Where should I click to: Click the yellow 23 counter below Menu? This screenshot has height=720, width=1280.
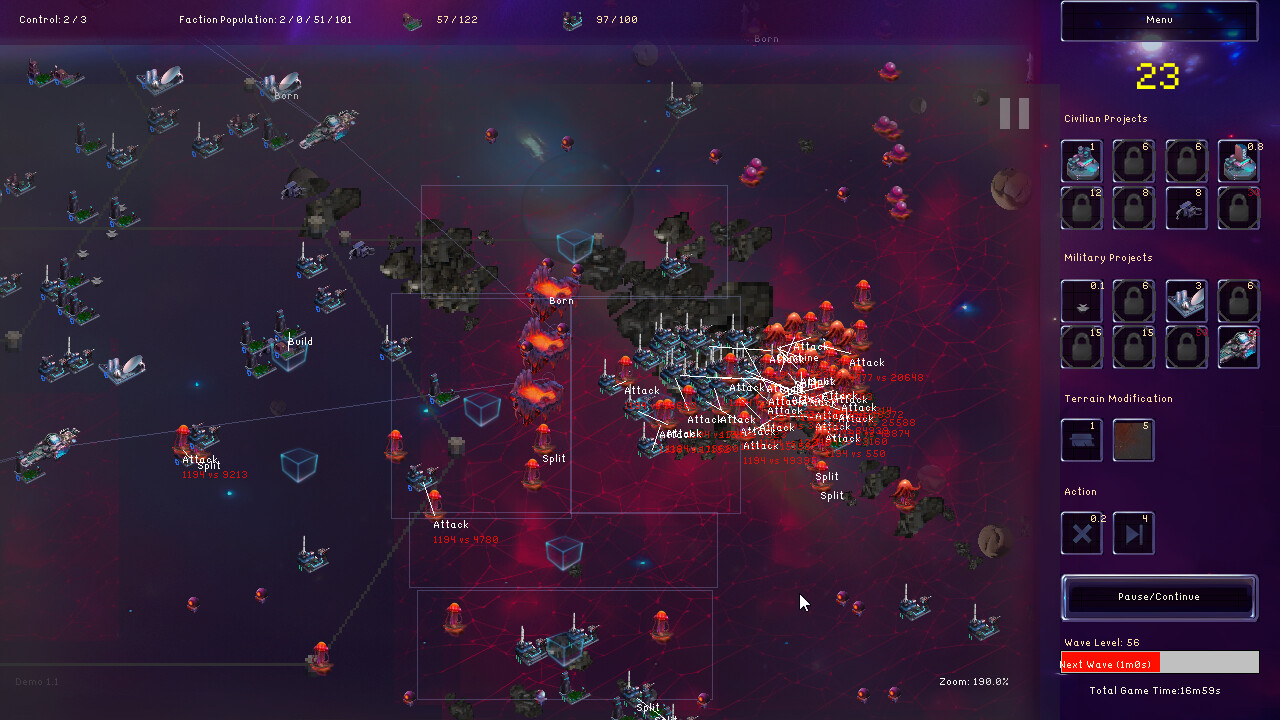tap(1157, 74)
